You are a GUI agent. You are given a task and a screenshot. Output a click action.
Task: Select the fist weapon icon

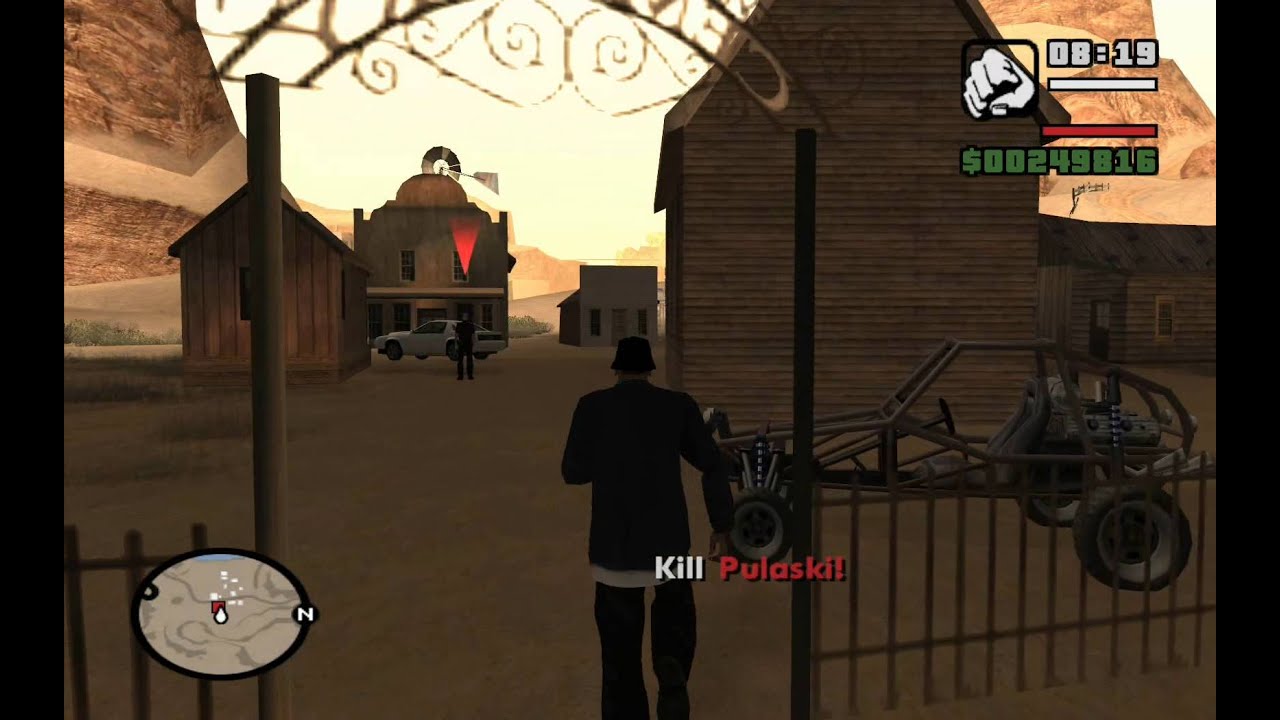(x=999, y=80)
